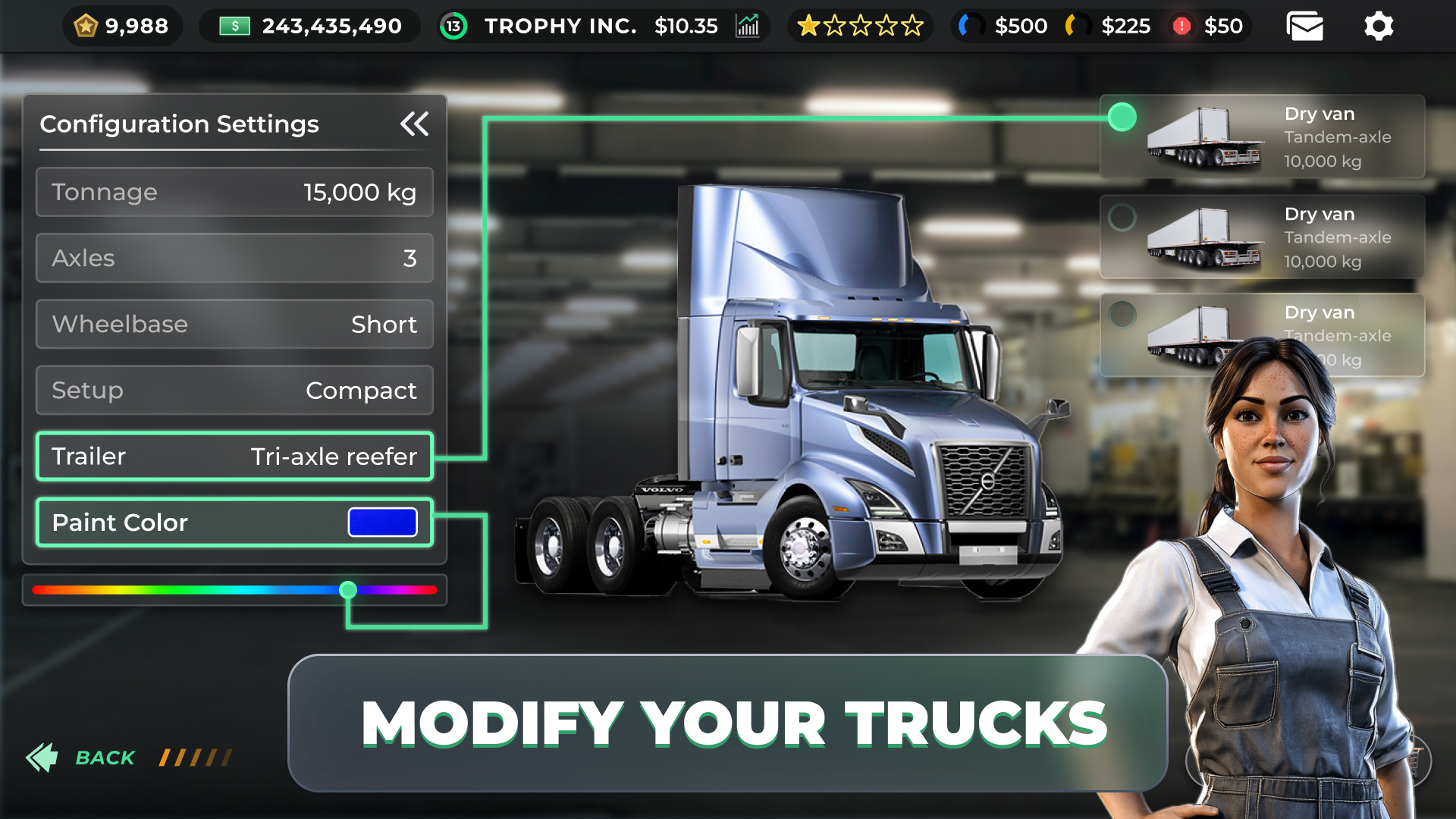1456x819 pixels.
Task: Open the Axles configuration row
Action: click(x=234, y=258)
